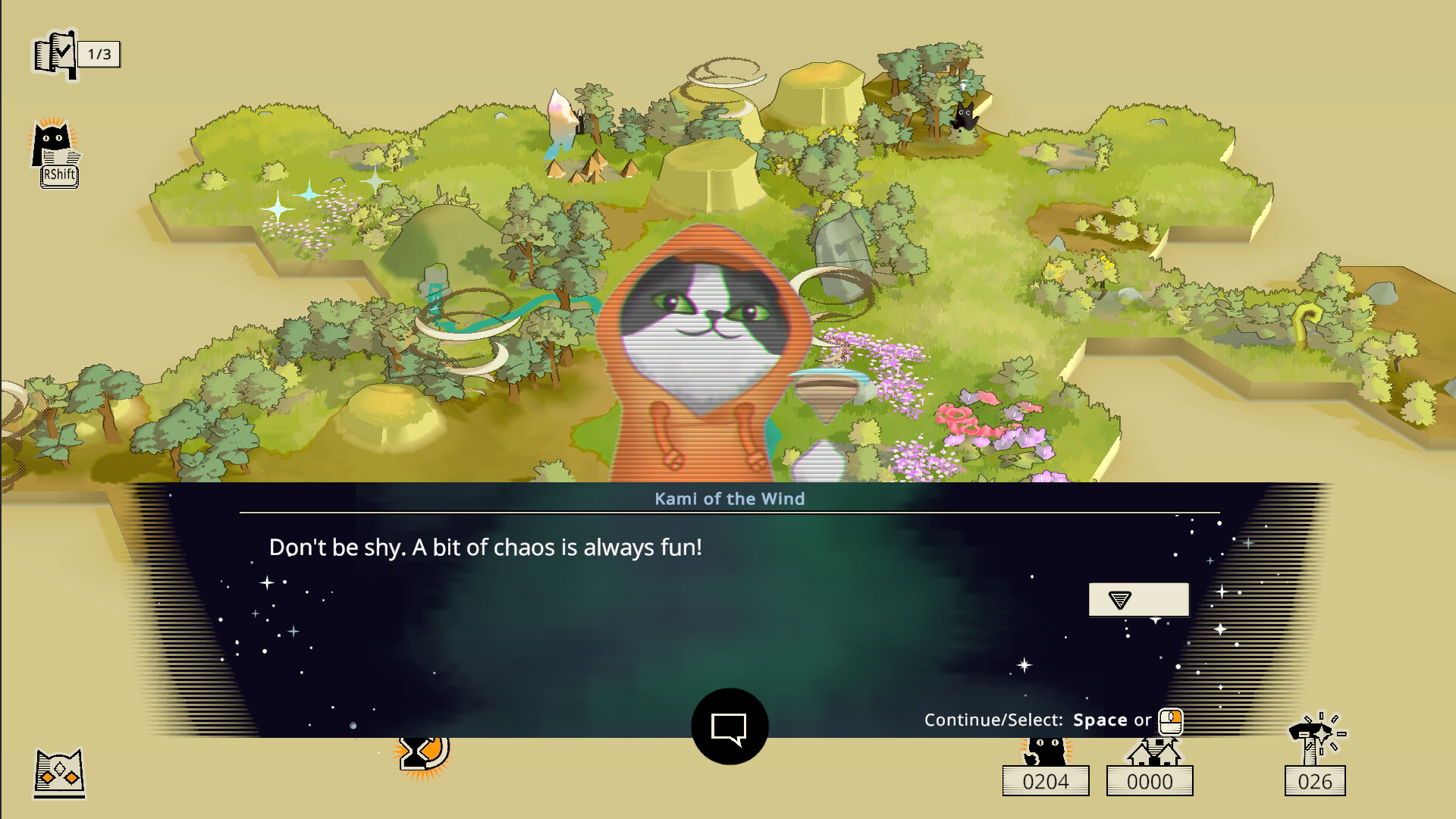The image size is (1456, 819).
Task: Click the Continue/Select Space prompt
Action: point(1100,720)
